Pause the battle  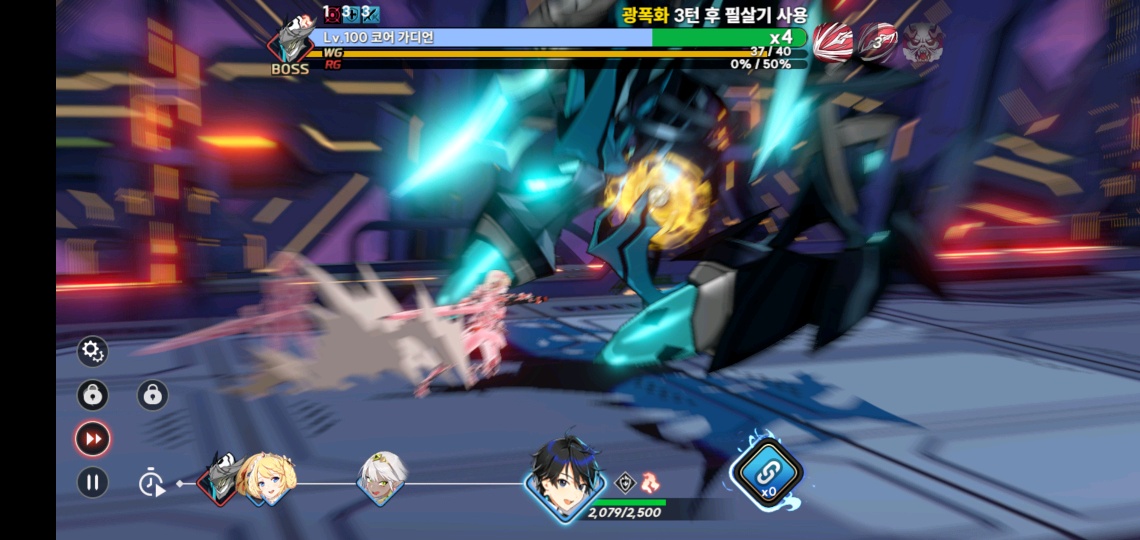point(92,483)
